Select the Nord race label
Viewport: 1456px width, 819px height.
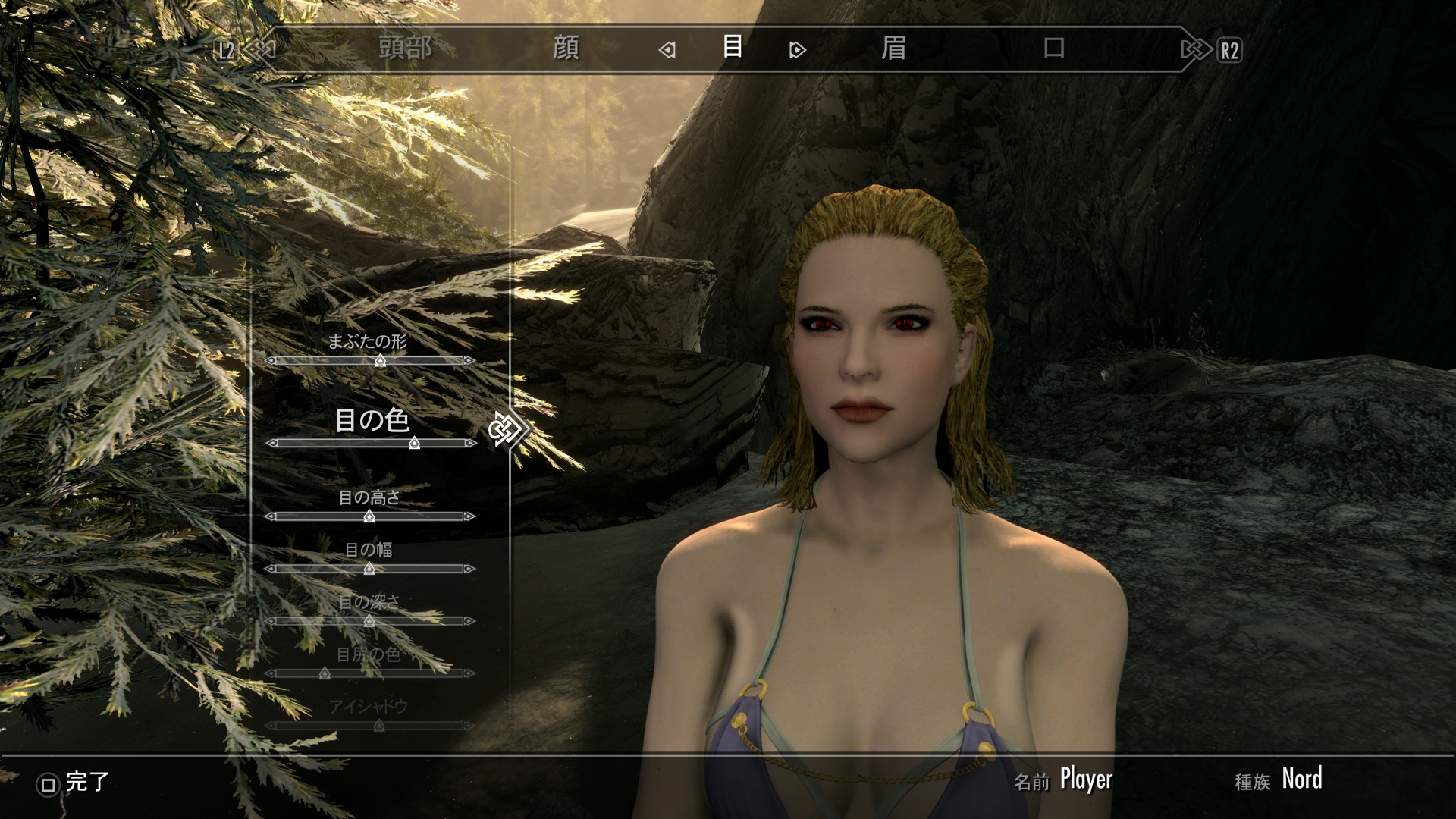pos(1301,779)
